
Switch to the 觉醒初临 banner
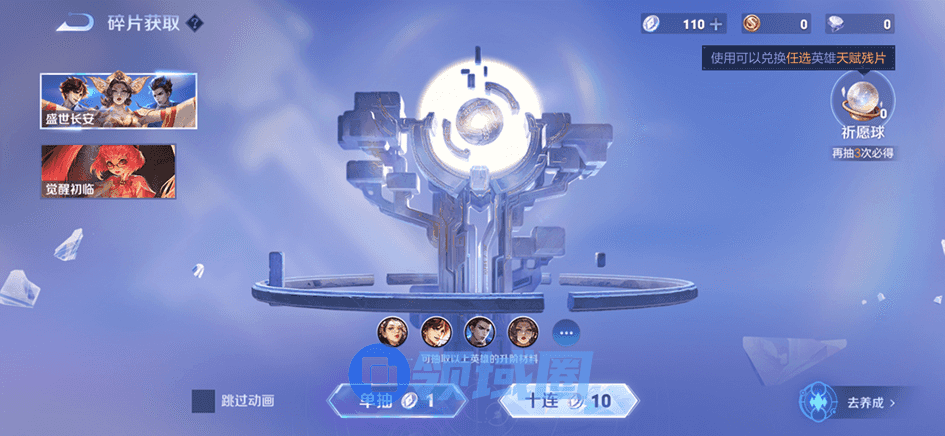point(108,170)
